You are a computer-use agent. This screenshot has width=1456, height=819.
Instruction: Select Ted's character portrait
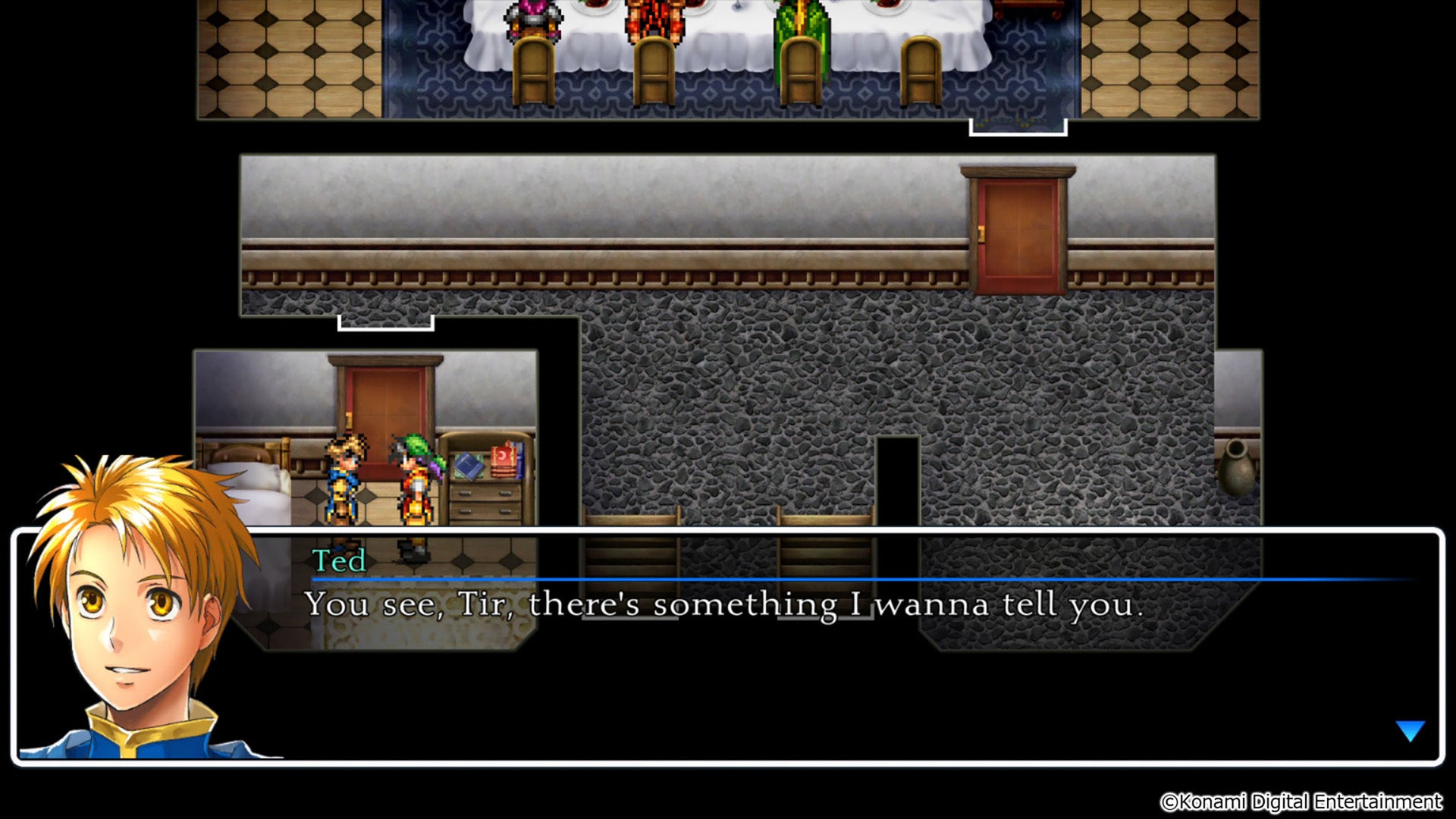coord(136,607)
